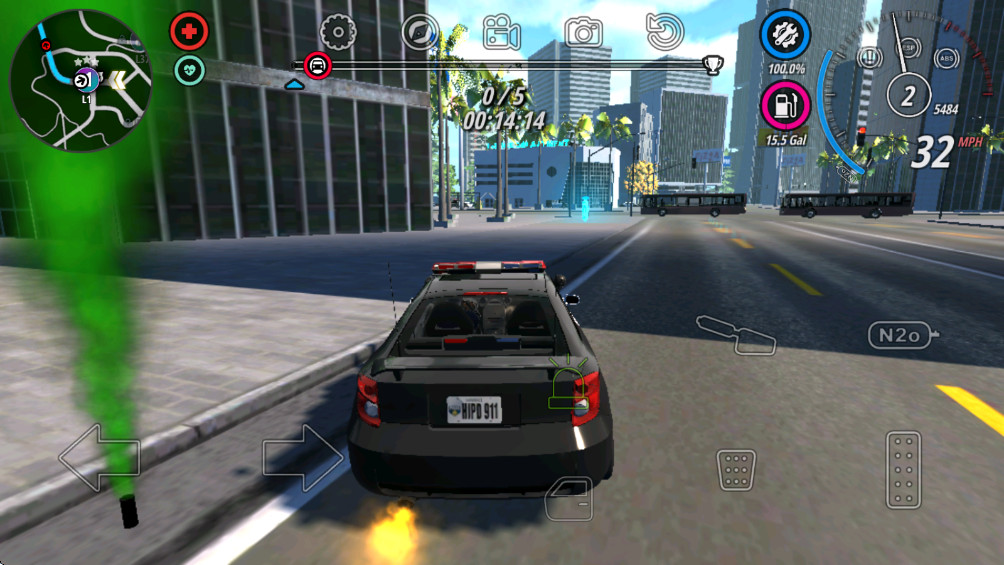Exit the vehicle using the car door icon

pos(569,497)
